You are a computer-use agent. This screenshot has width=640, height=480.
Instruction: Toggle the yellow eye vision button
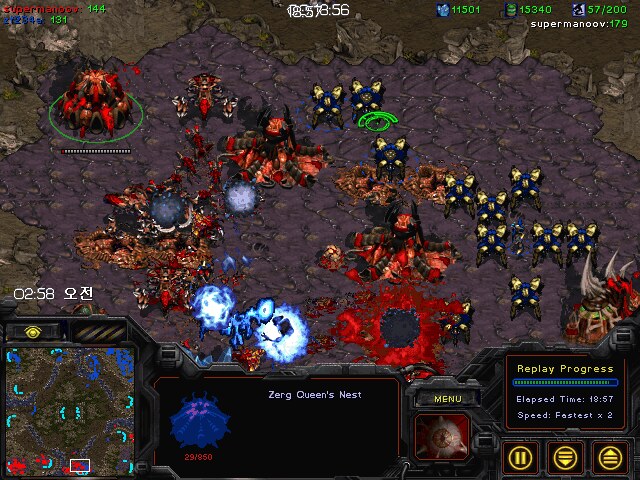click(33, 330)
